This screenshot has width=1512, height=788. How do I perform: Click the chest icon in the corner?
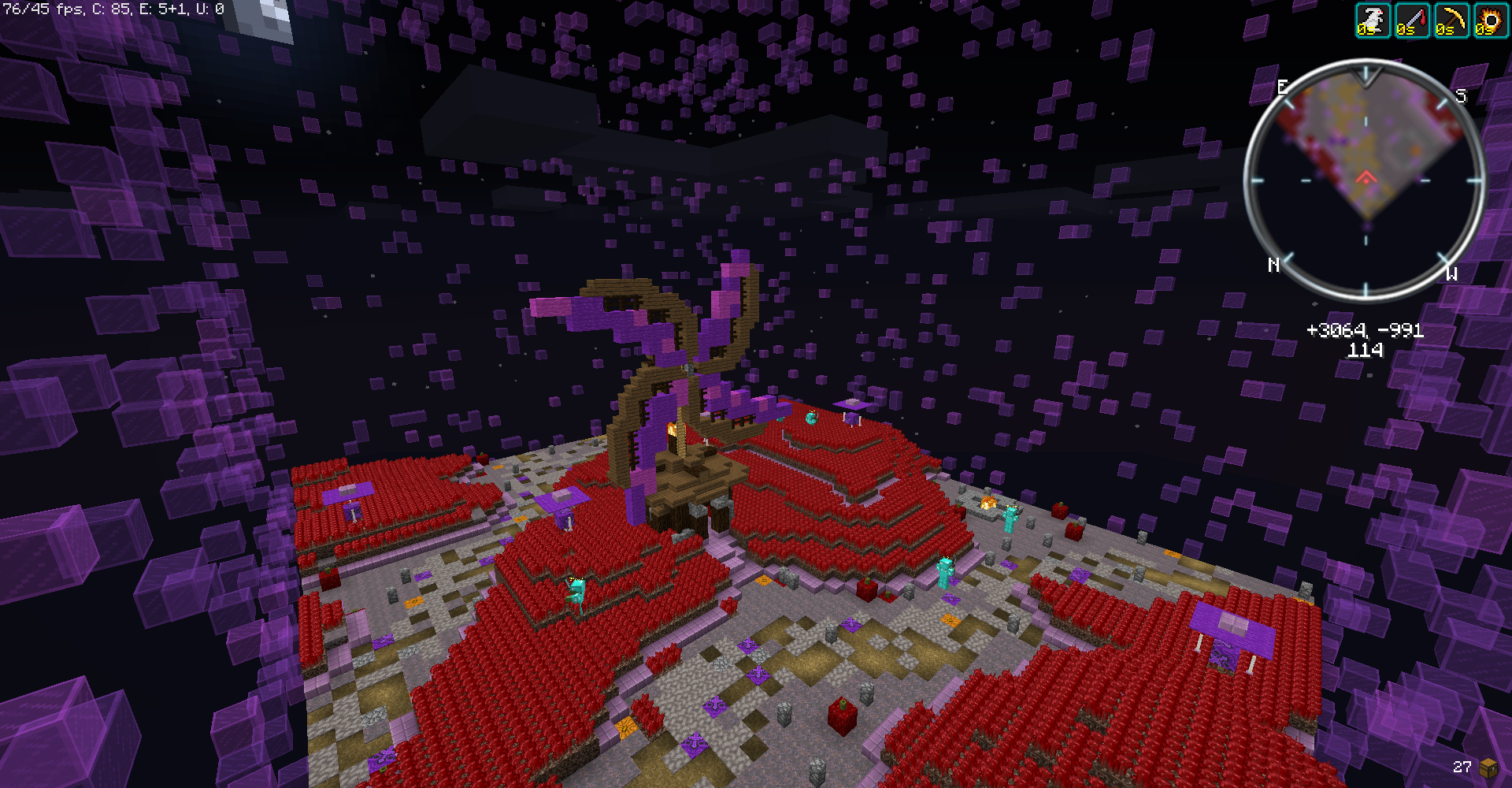coord(1488,767)
